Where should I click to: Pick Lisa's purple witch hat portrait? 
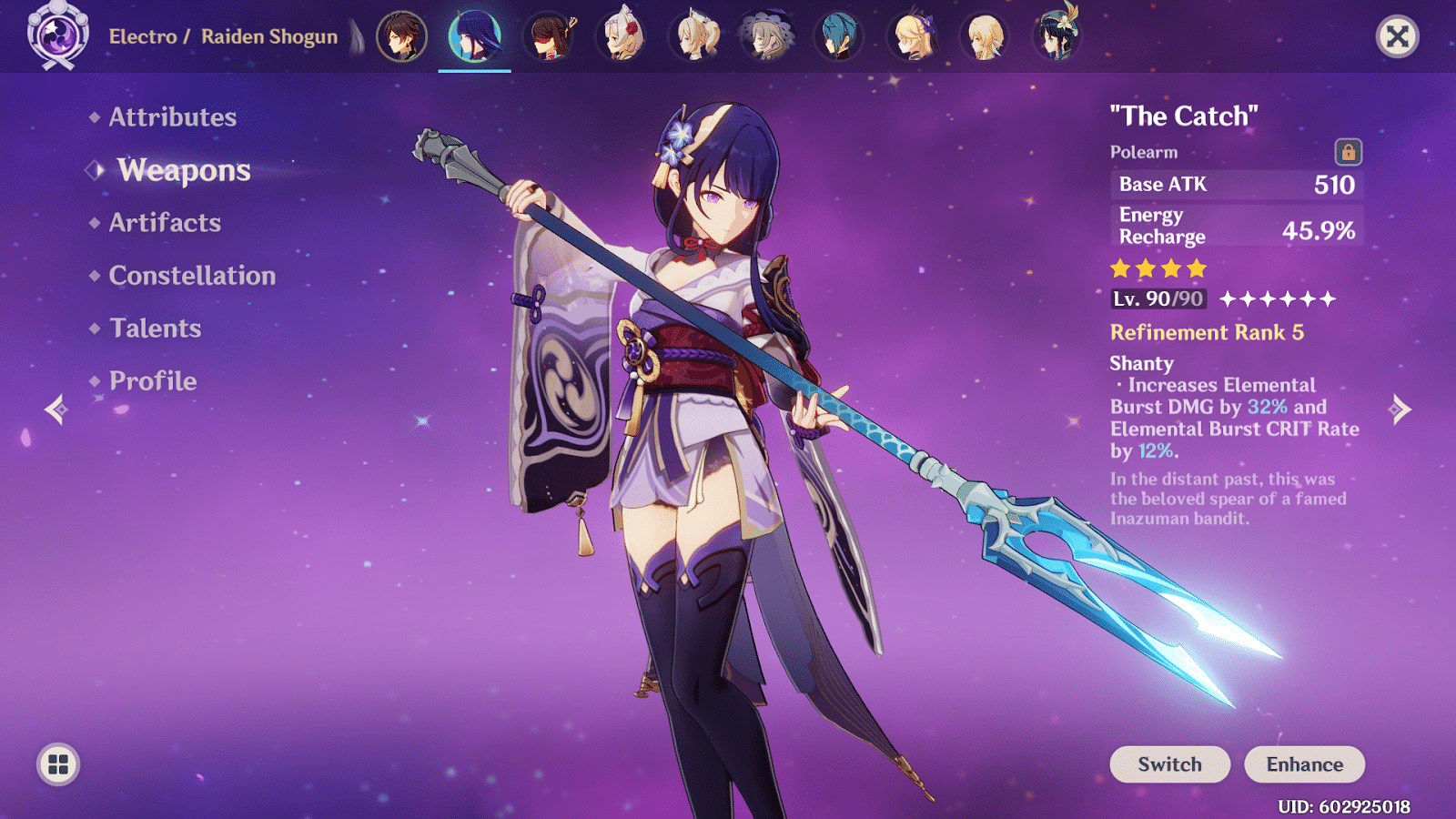767,36
